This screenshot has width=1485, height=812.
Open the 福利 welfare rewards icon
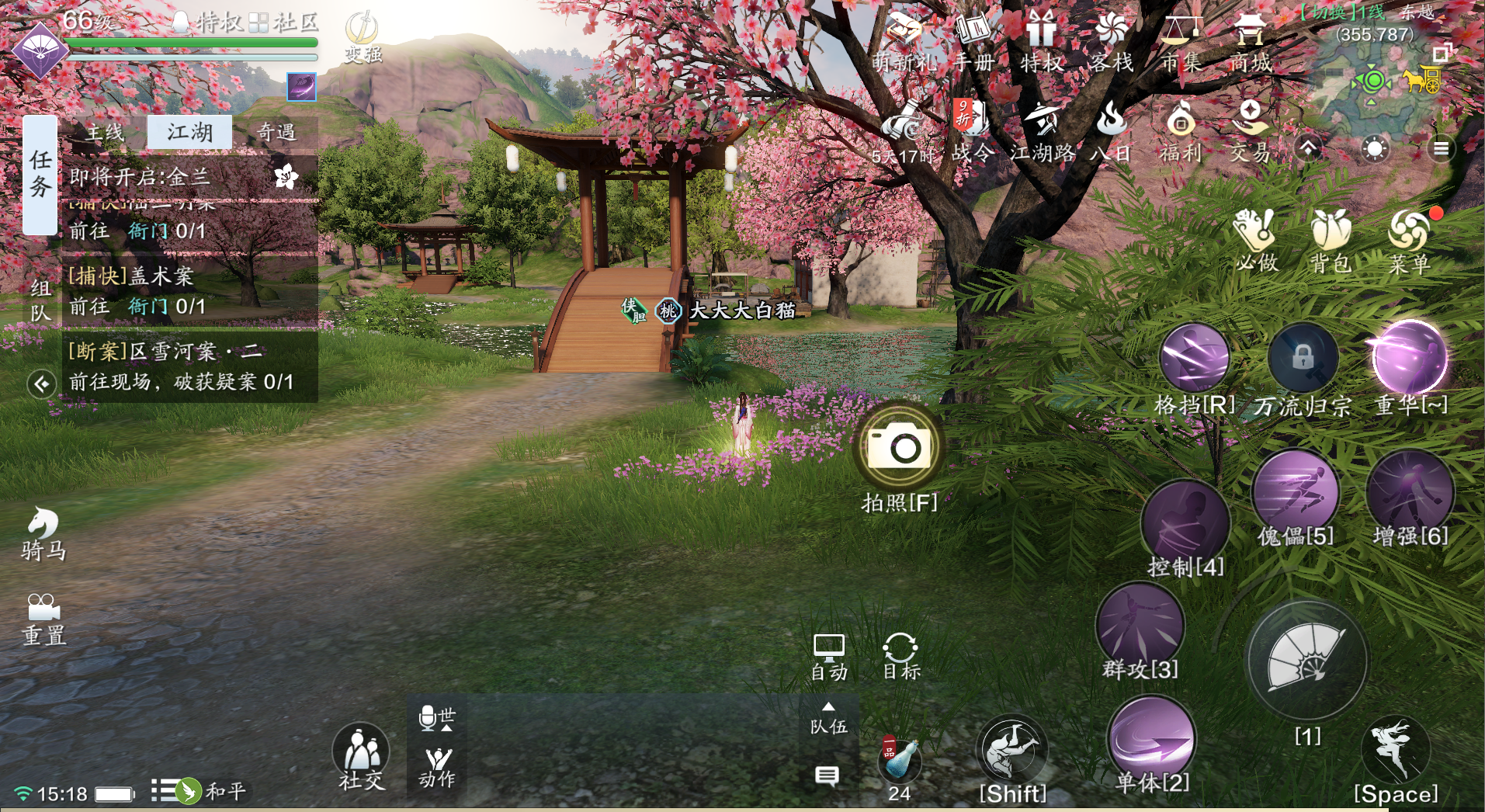1180,132
